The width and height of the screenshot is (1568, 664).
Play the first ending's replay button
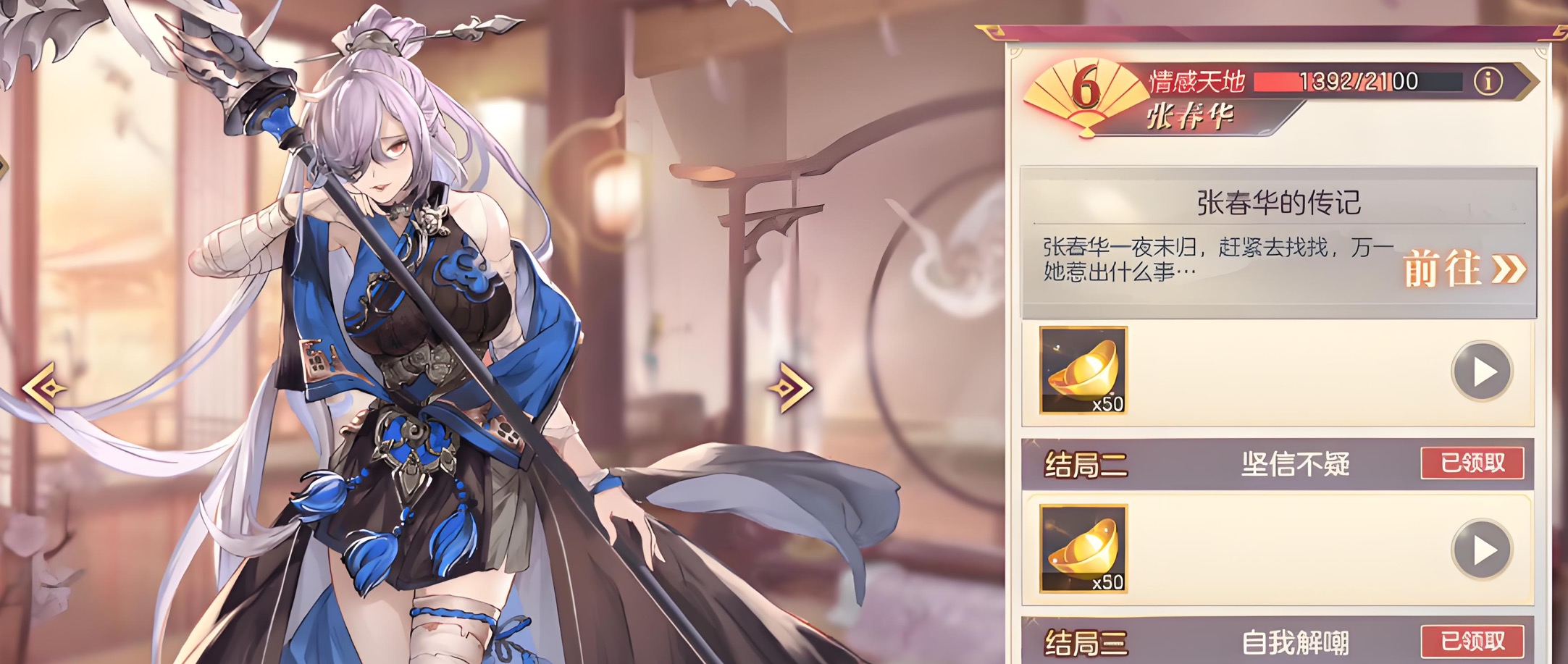[x=1482, y=371]
